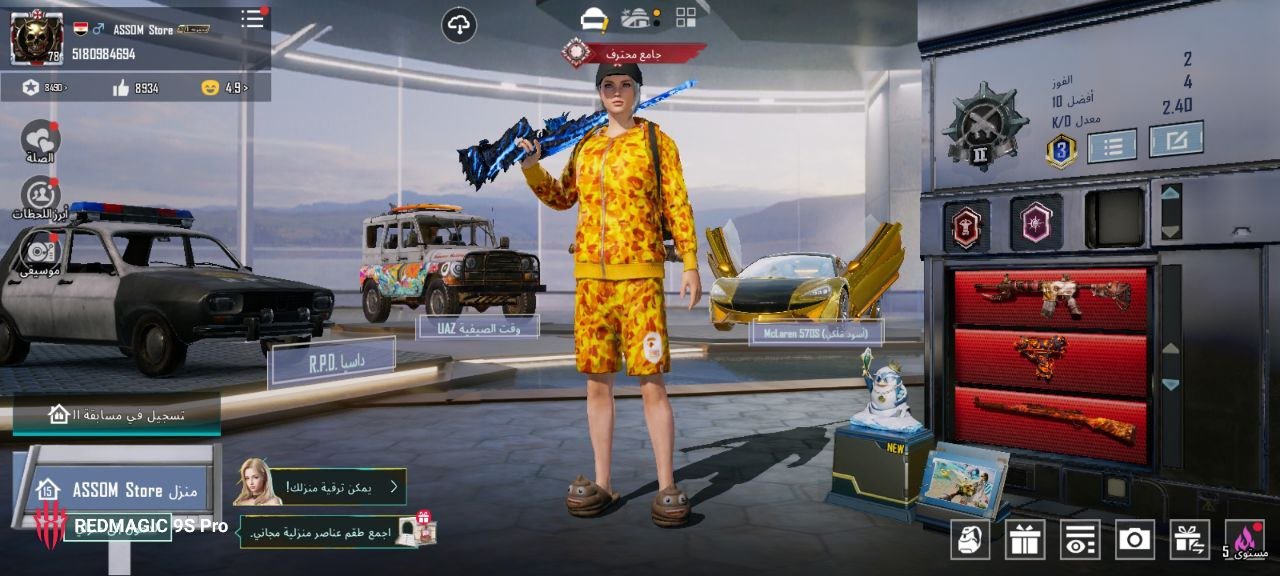Open the heart-shaped connections icon

point(40,139)
